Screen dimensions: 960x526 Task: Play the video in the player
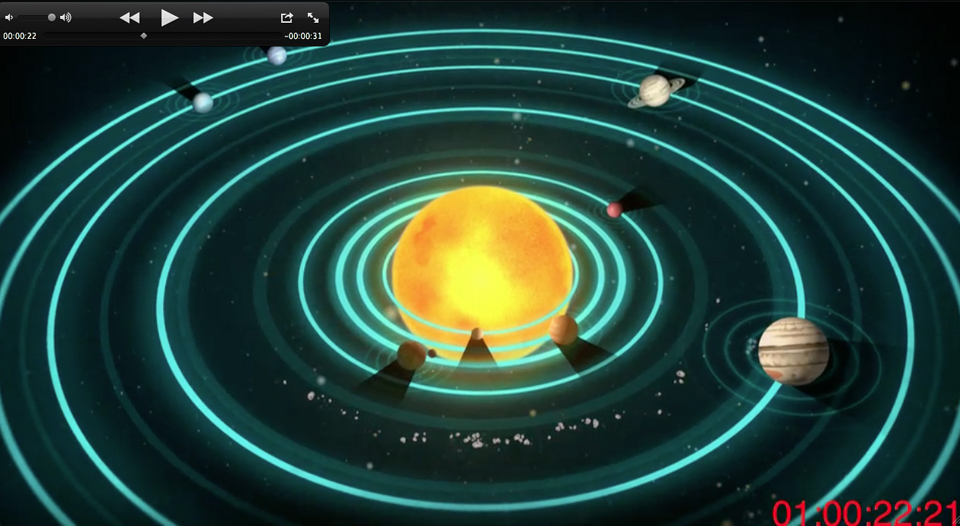click(169, 17)
